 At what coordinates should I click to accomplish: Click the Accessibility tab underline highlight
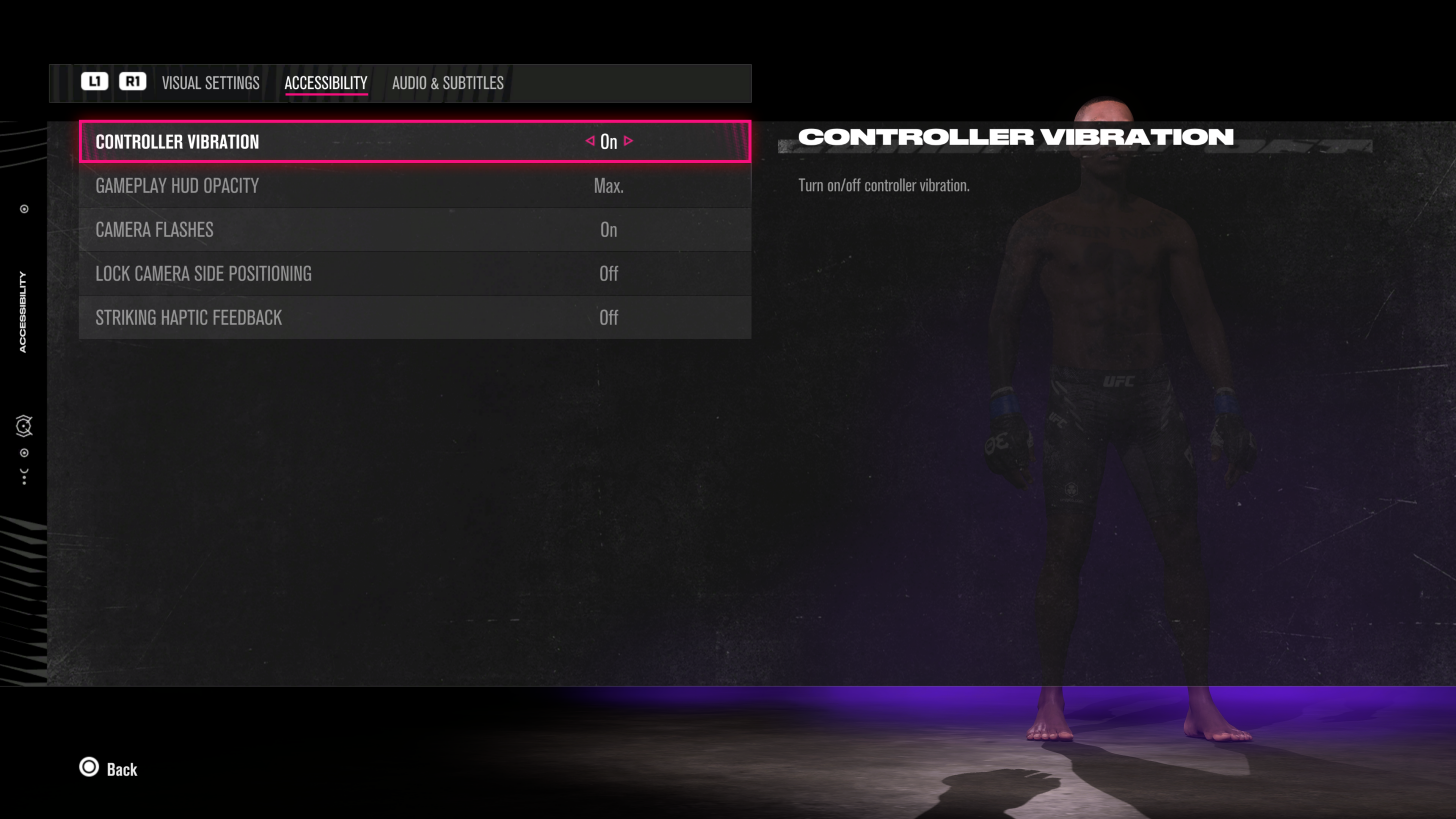[325, 95]
